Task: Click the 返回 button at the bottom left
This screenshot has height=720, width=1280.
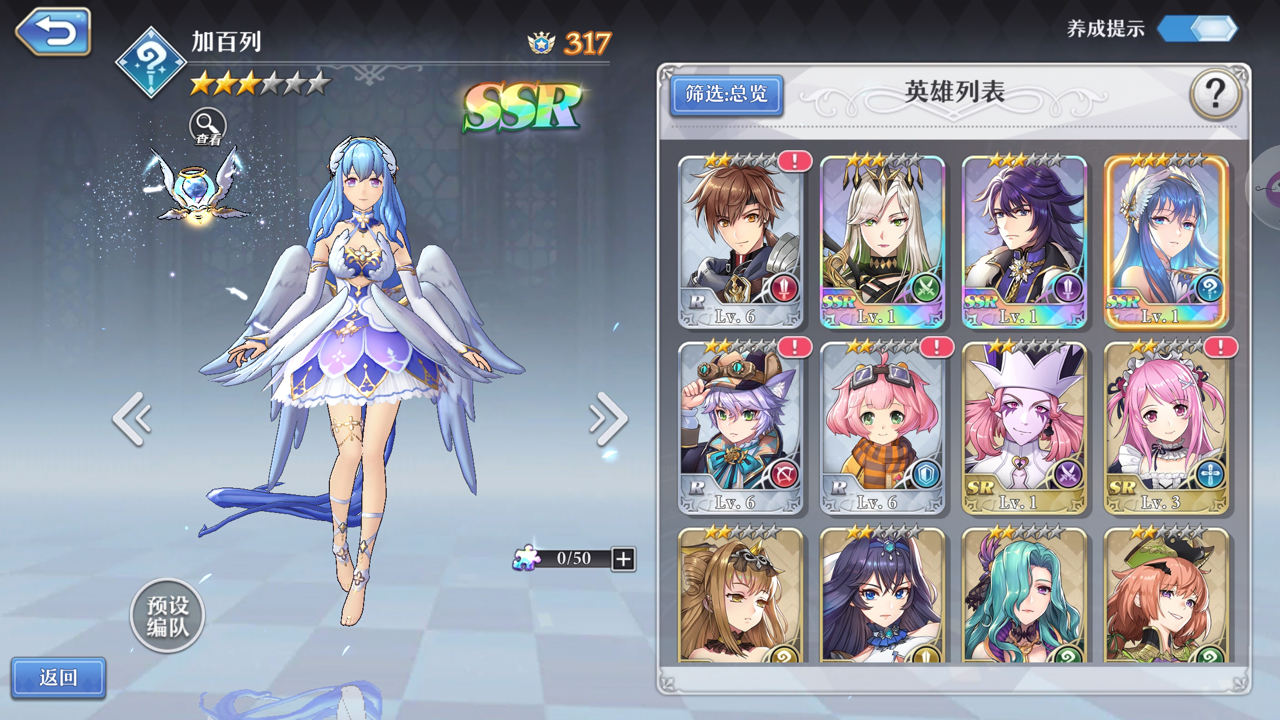Action: [x=60, y=678]
